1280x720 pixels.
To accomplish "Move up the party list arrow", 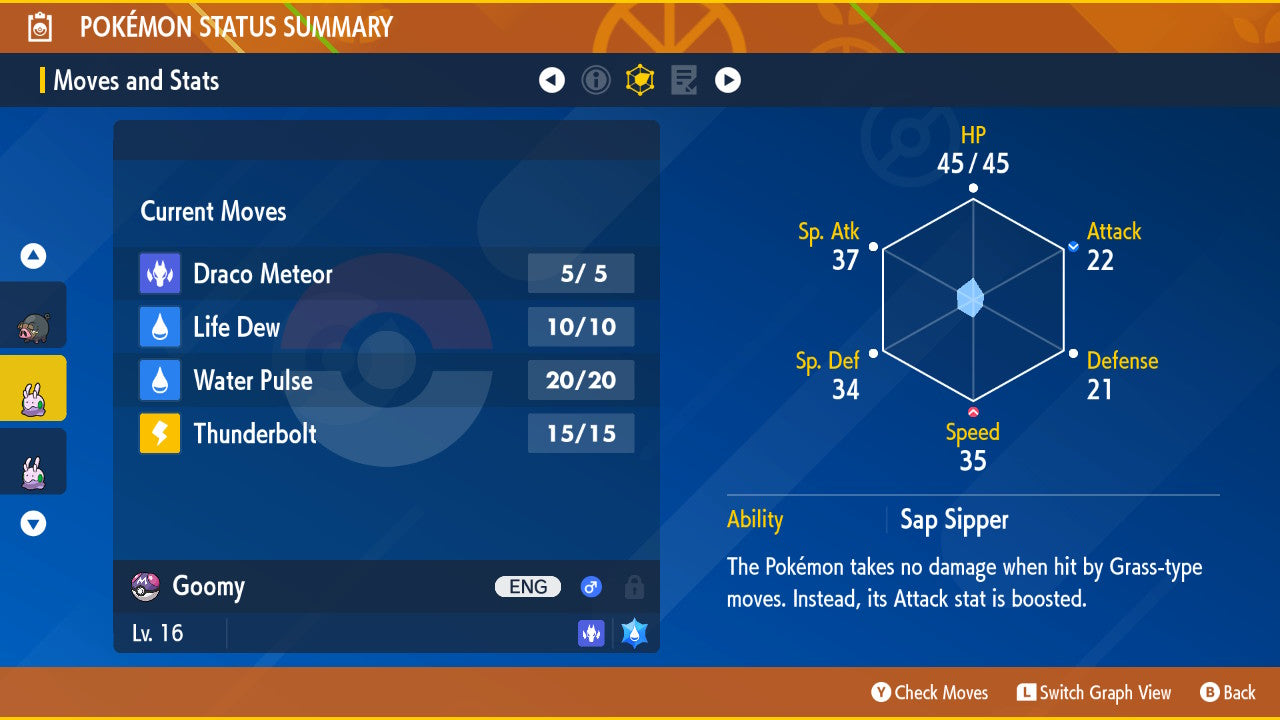I will (x=34, y=256).
